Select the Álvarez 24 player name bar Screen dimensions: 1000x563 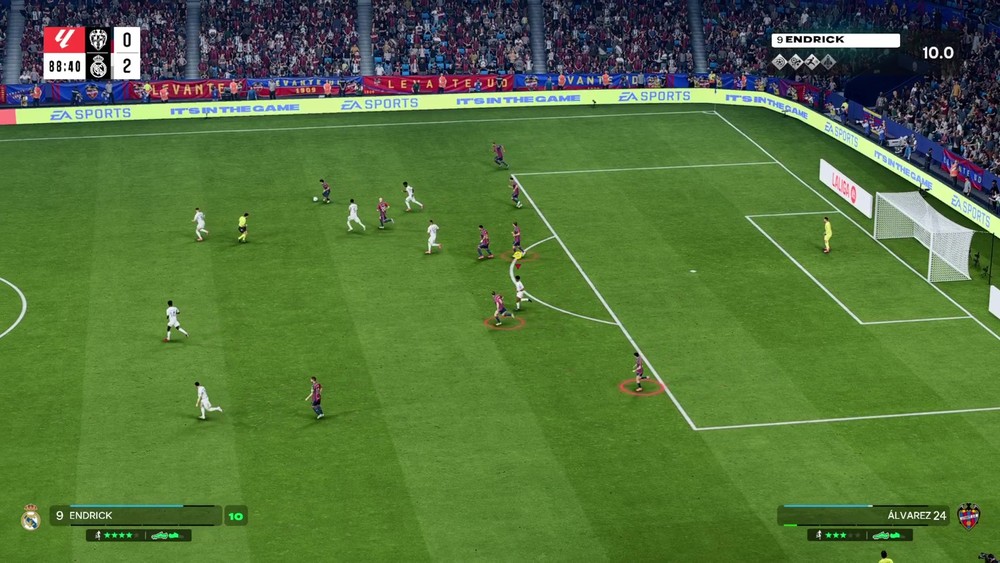click(x=863, y=515)
